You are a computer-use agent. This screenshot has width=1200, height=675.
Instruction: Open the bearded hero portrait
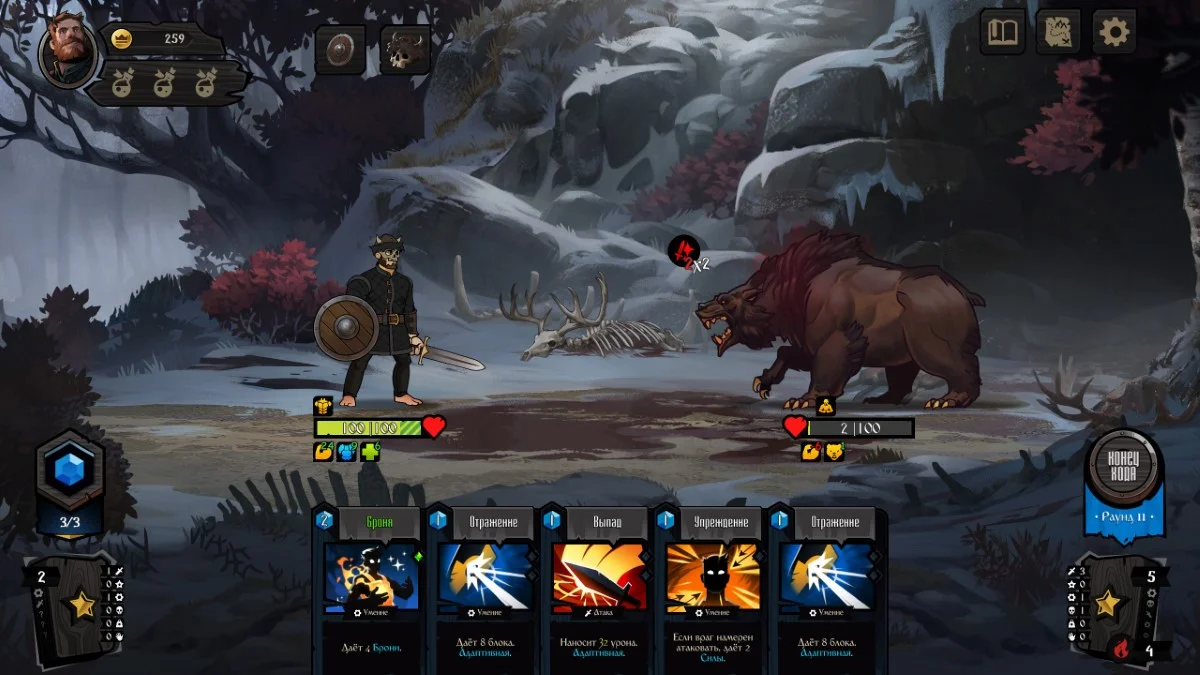point(68,51)
